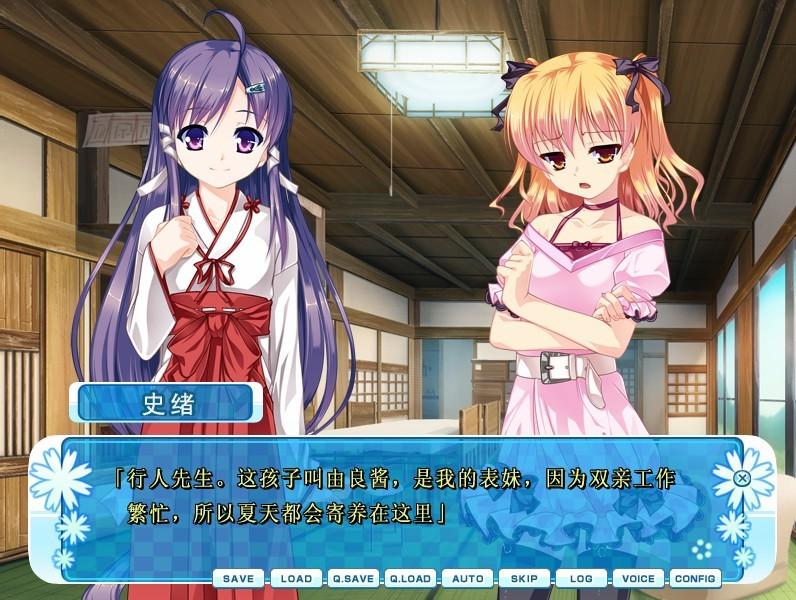Screen dimensions: 796x600
Task: Enable AUTO text advance
Action: point(467,579)
